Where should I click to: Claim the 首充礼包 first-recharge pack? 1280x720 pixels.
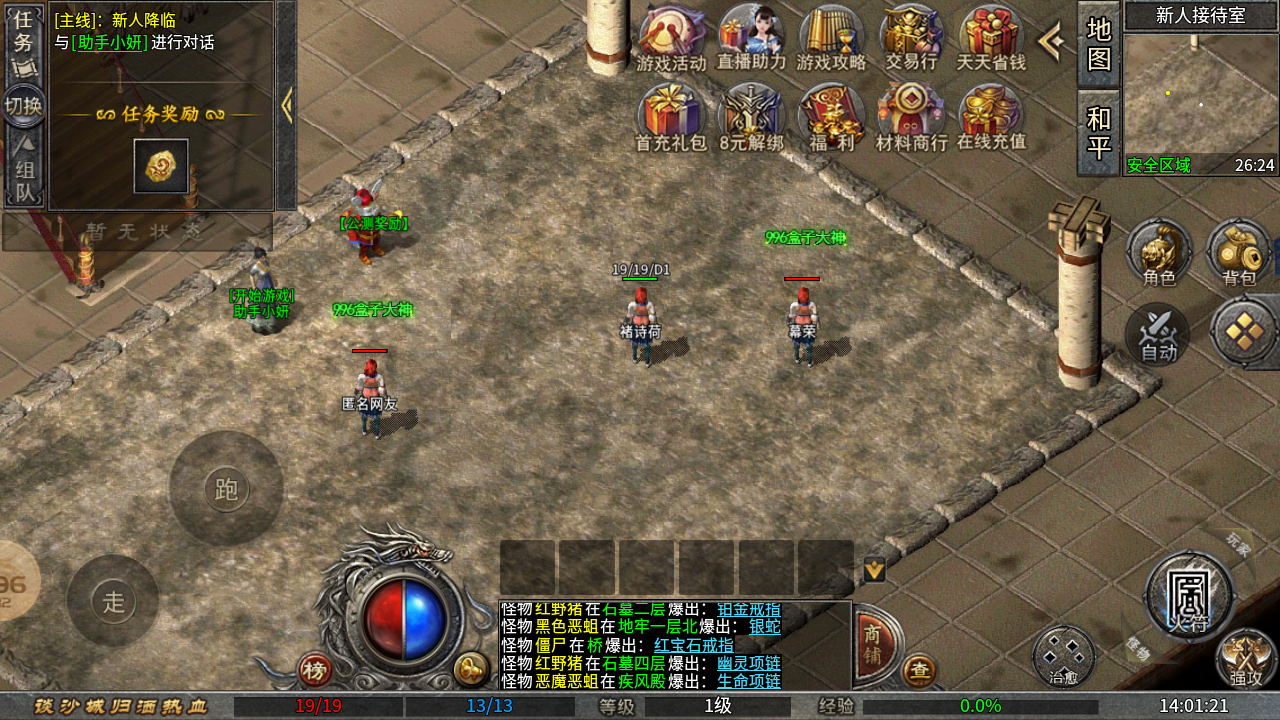point(671,117)
